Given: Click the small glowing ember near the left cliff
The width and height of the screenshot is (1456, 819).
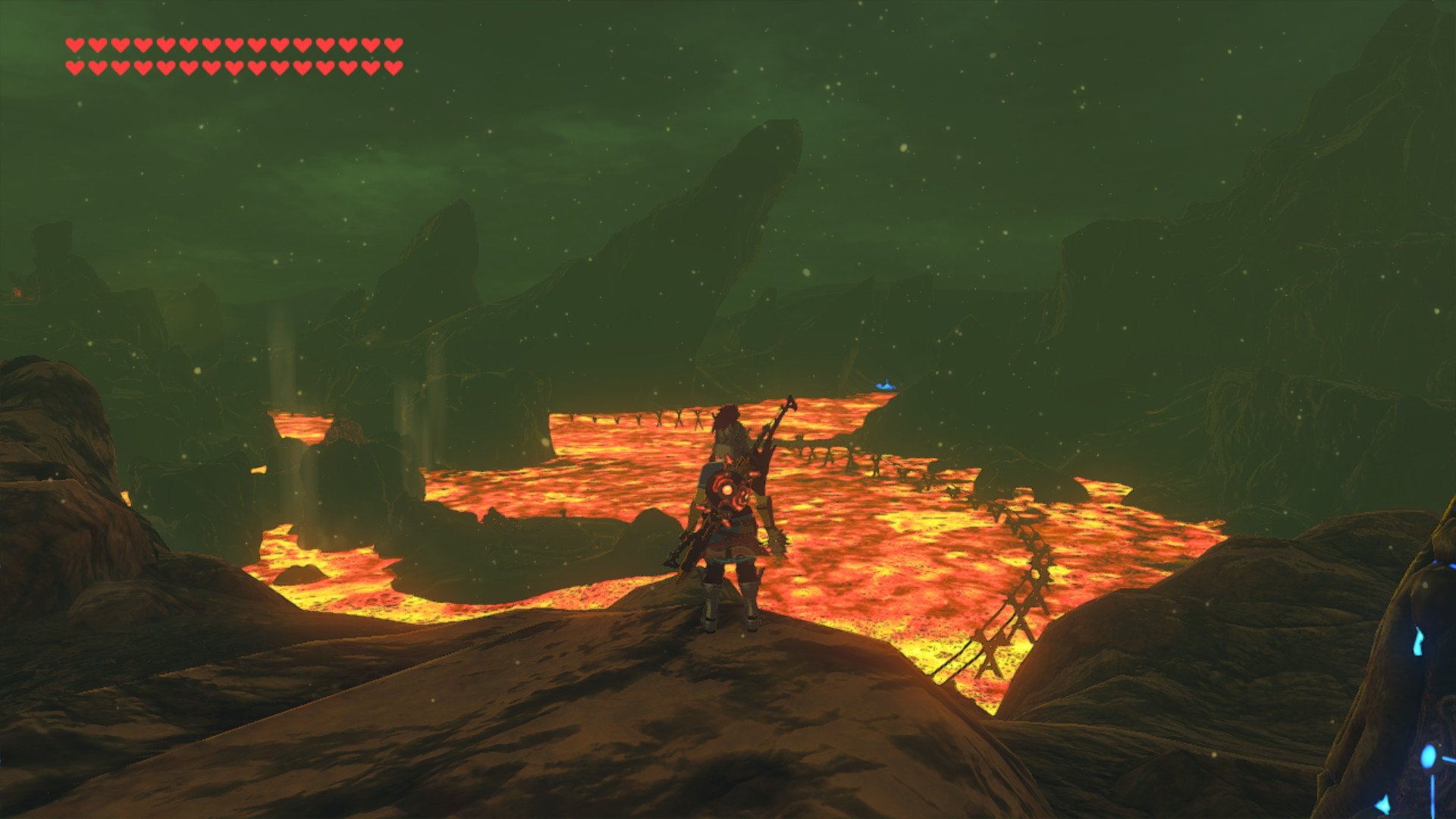Looking at the screenshot, I should click(x=19, y=292).
